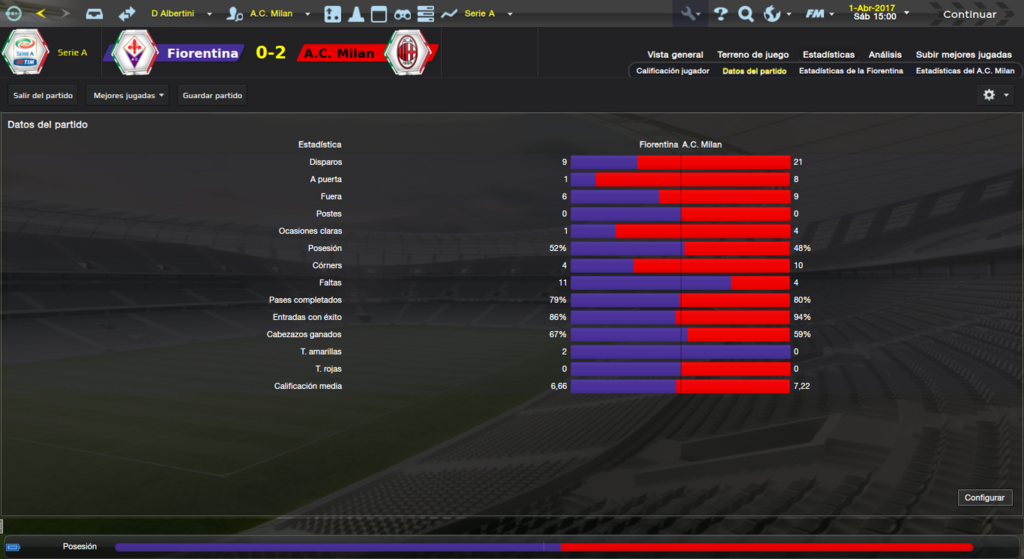Click the Configurar button
1024x559 pixels.
tap(985, 497)
